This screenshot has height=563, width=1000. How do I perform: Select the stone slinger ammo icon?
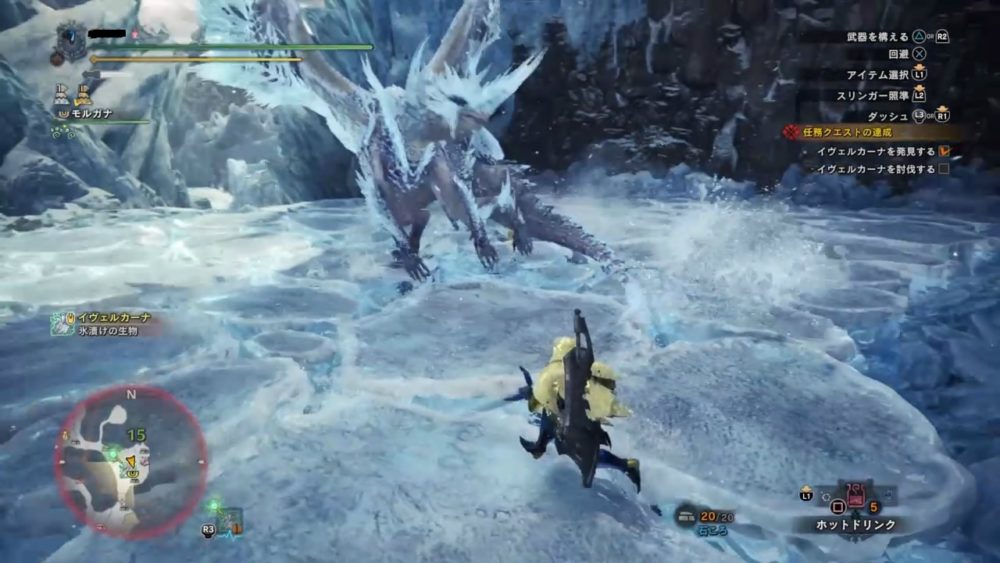688,514
